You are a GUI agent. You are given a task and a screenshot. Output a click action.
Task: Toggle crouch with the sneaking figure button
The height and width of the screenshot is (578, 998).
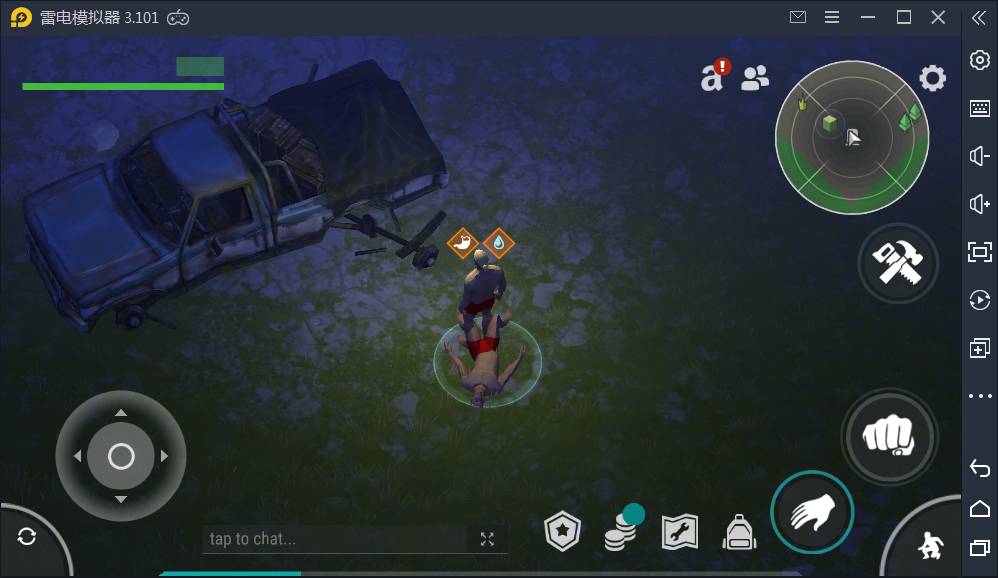(x=930, y=545)
